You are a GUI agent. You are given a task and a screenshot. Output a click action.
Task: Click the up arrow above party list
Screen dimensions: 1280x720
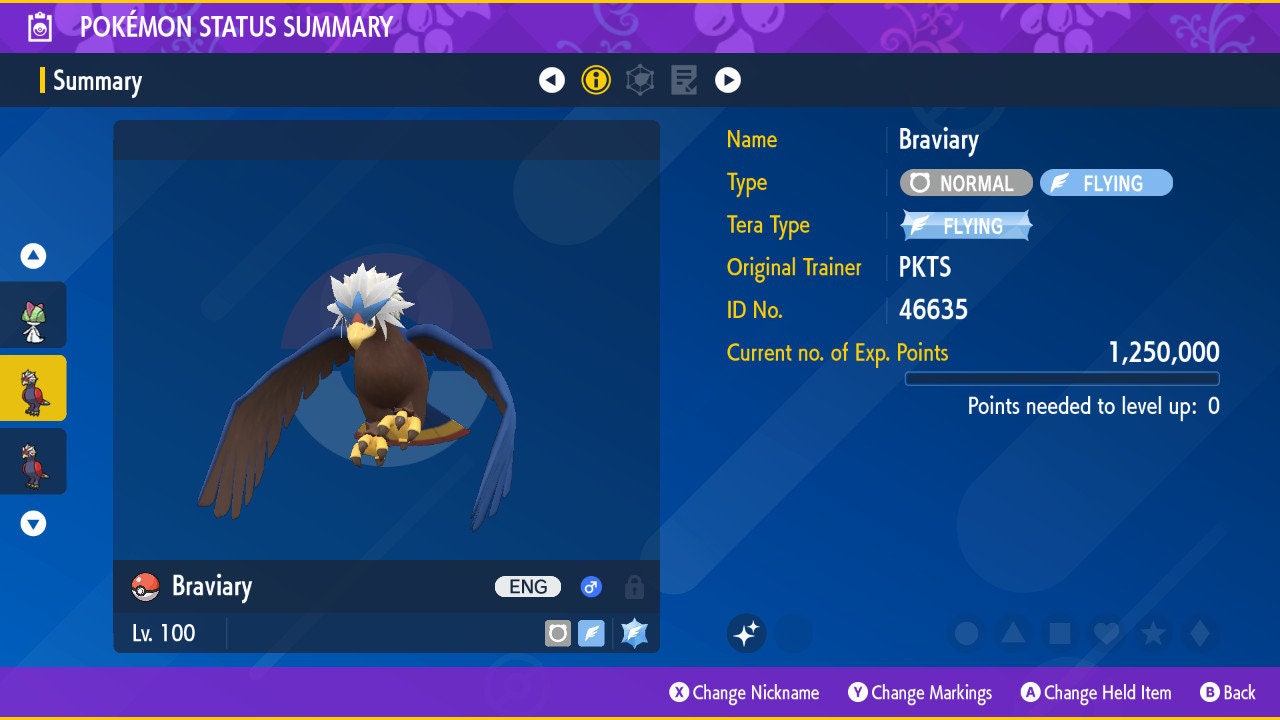click(34, 256)
